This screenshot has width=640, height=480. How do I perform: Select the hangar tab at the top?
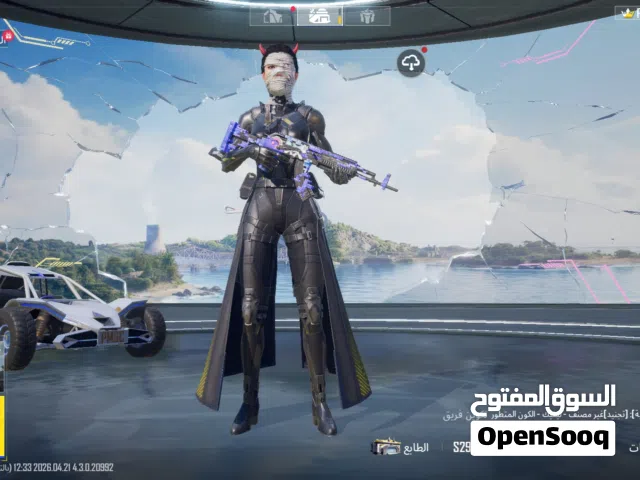273,16
